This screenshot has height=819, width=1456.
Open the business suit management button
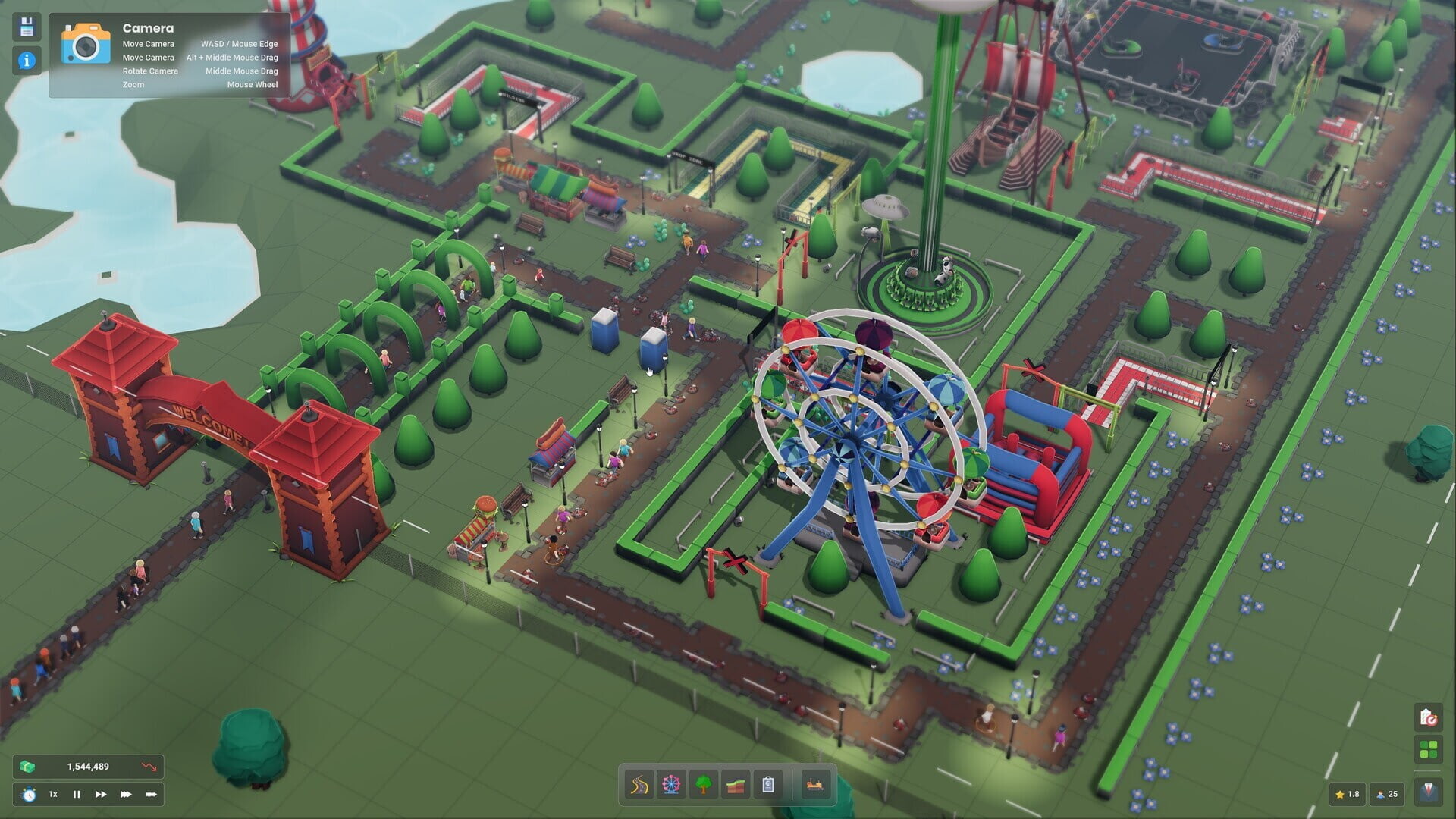click(1428, 794)
